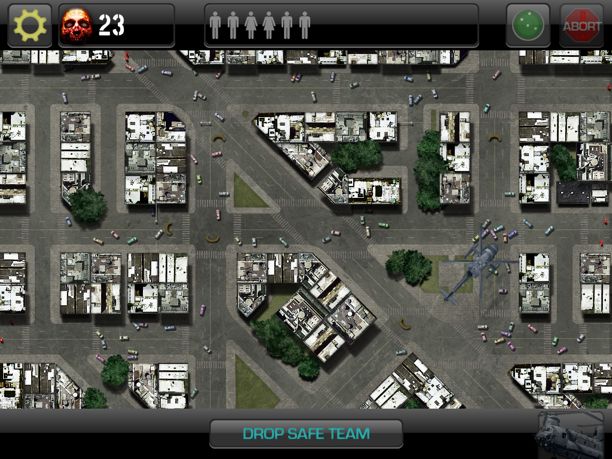Open settings with the gear icon
The height and width of the screenshot is (459, 612).
coord(28,25)
